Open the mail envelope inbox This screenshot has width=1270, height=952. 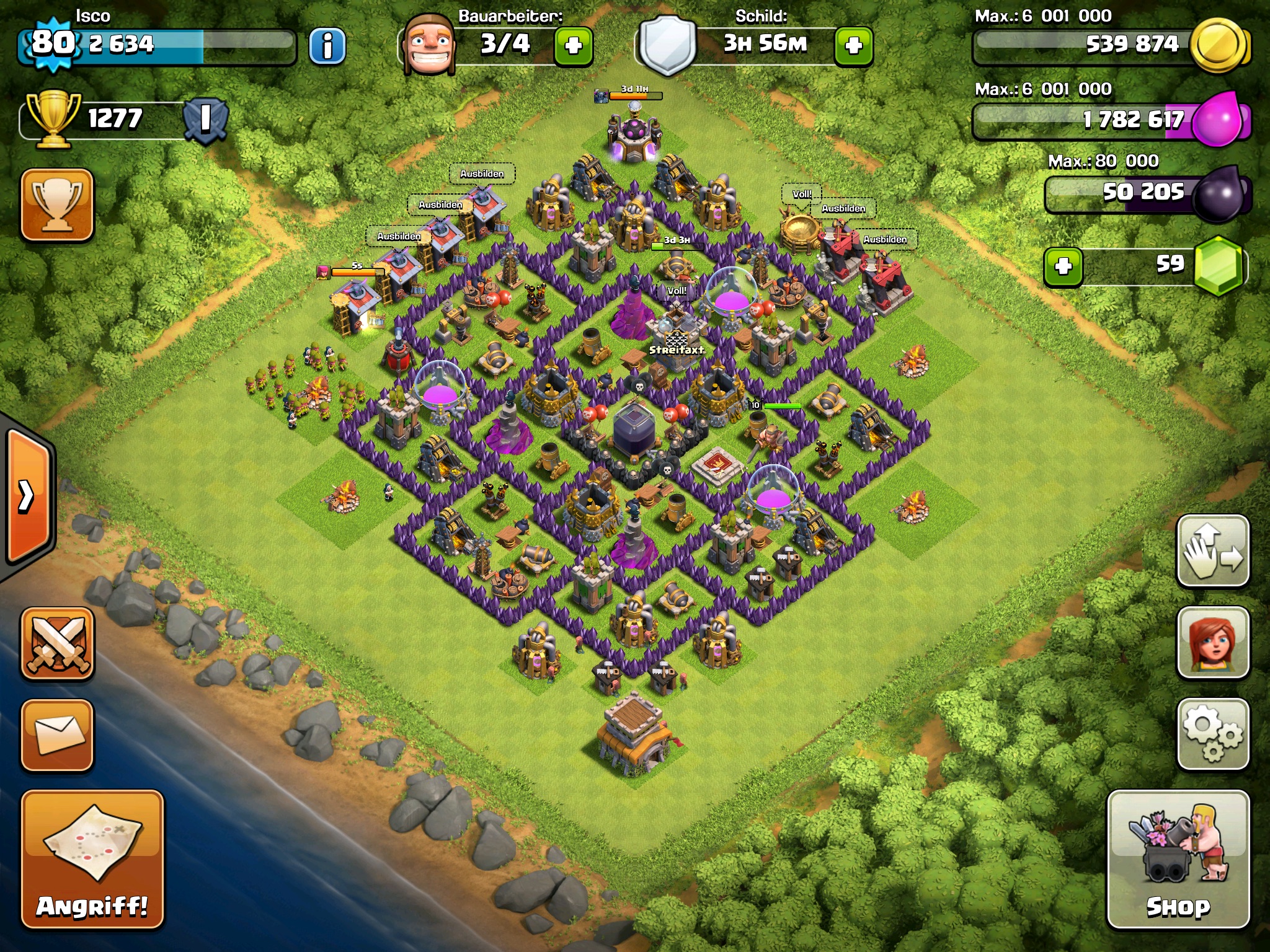coord(58,735)
